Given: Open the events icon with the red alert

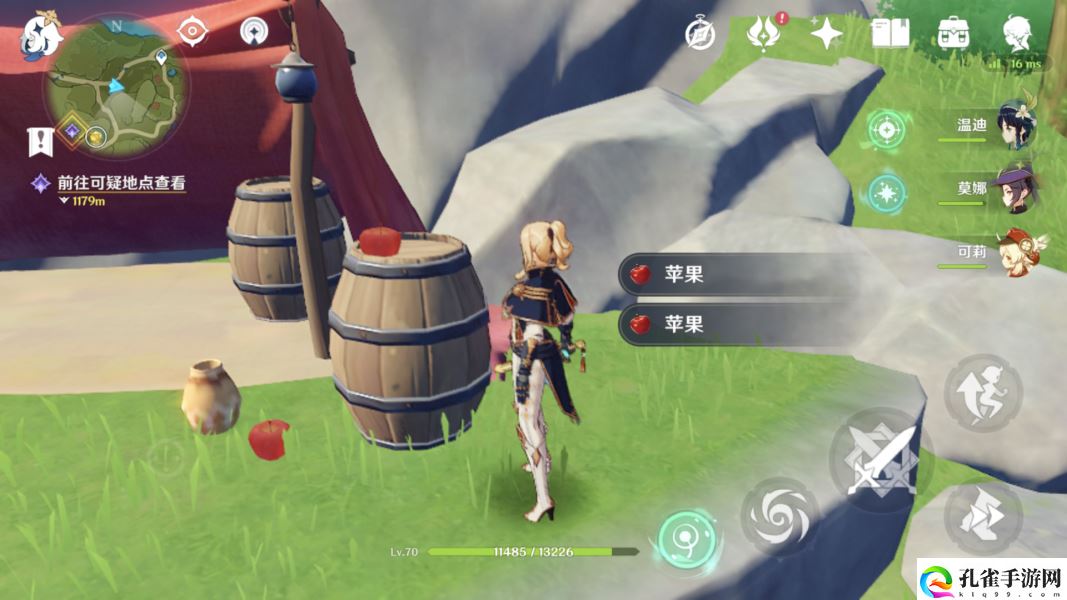Looking at the screenshot, I should click(764, 33).
